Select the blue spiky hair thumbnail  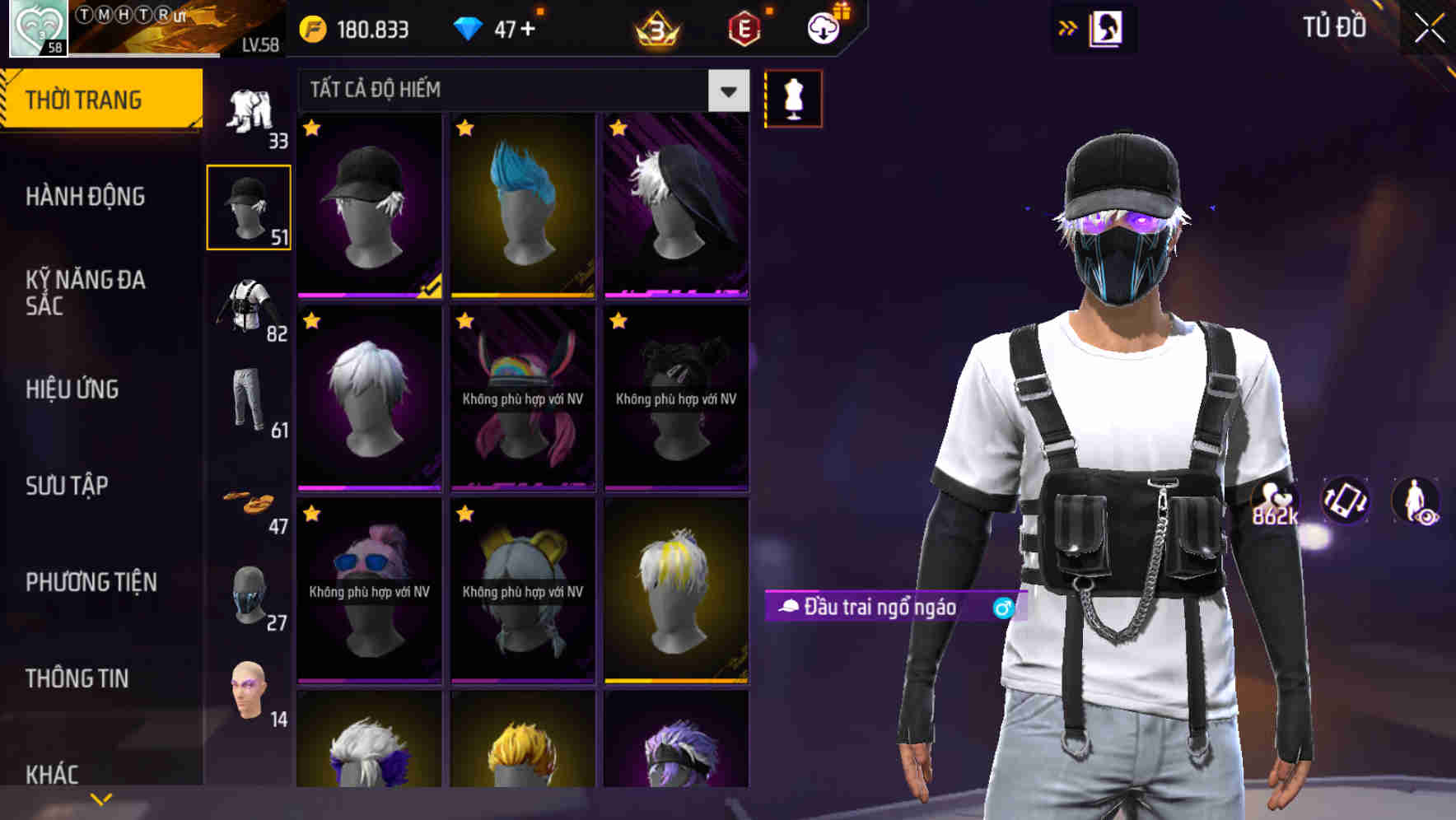522,207
